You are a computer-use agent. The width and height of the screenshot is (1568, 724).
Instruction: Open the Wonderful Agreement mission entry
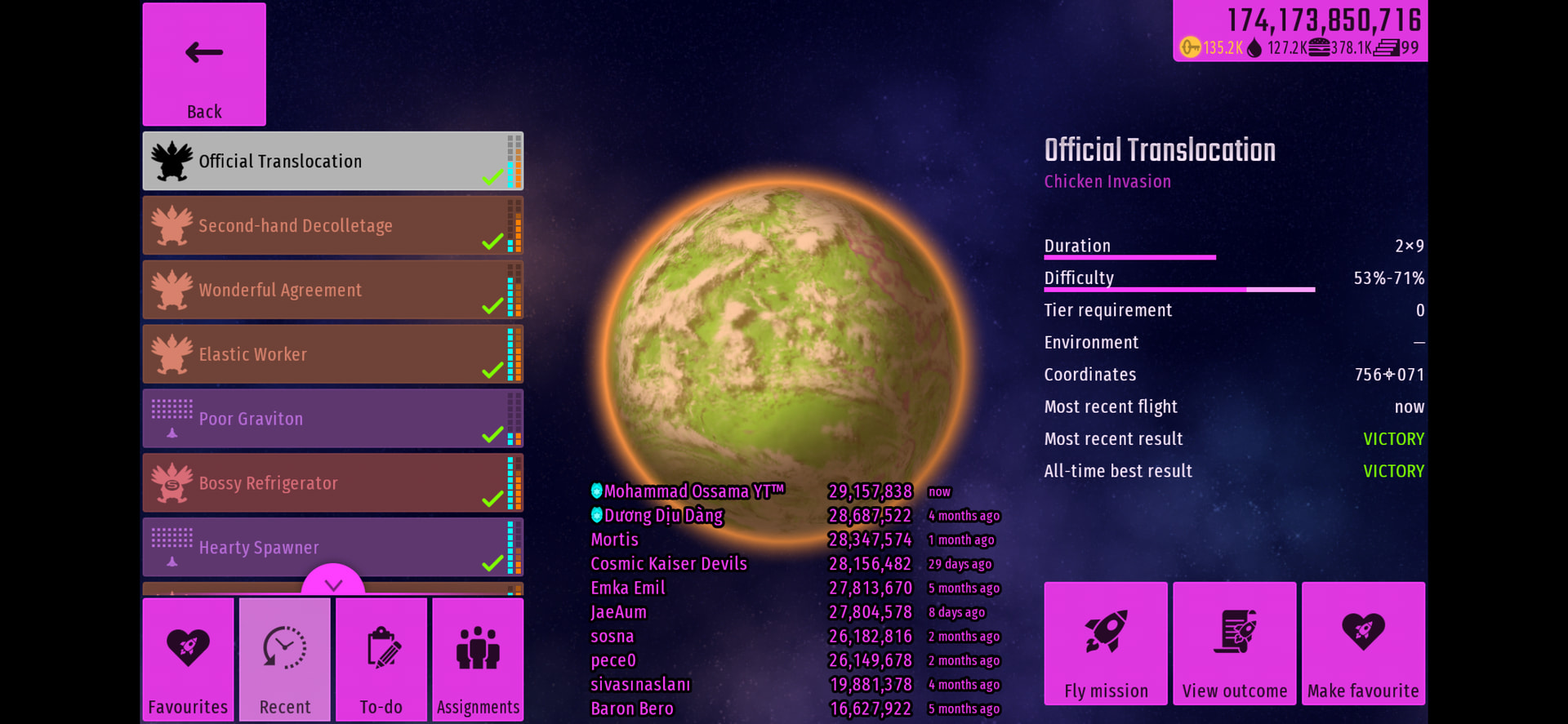coord(332,291)
